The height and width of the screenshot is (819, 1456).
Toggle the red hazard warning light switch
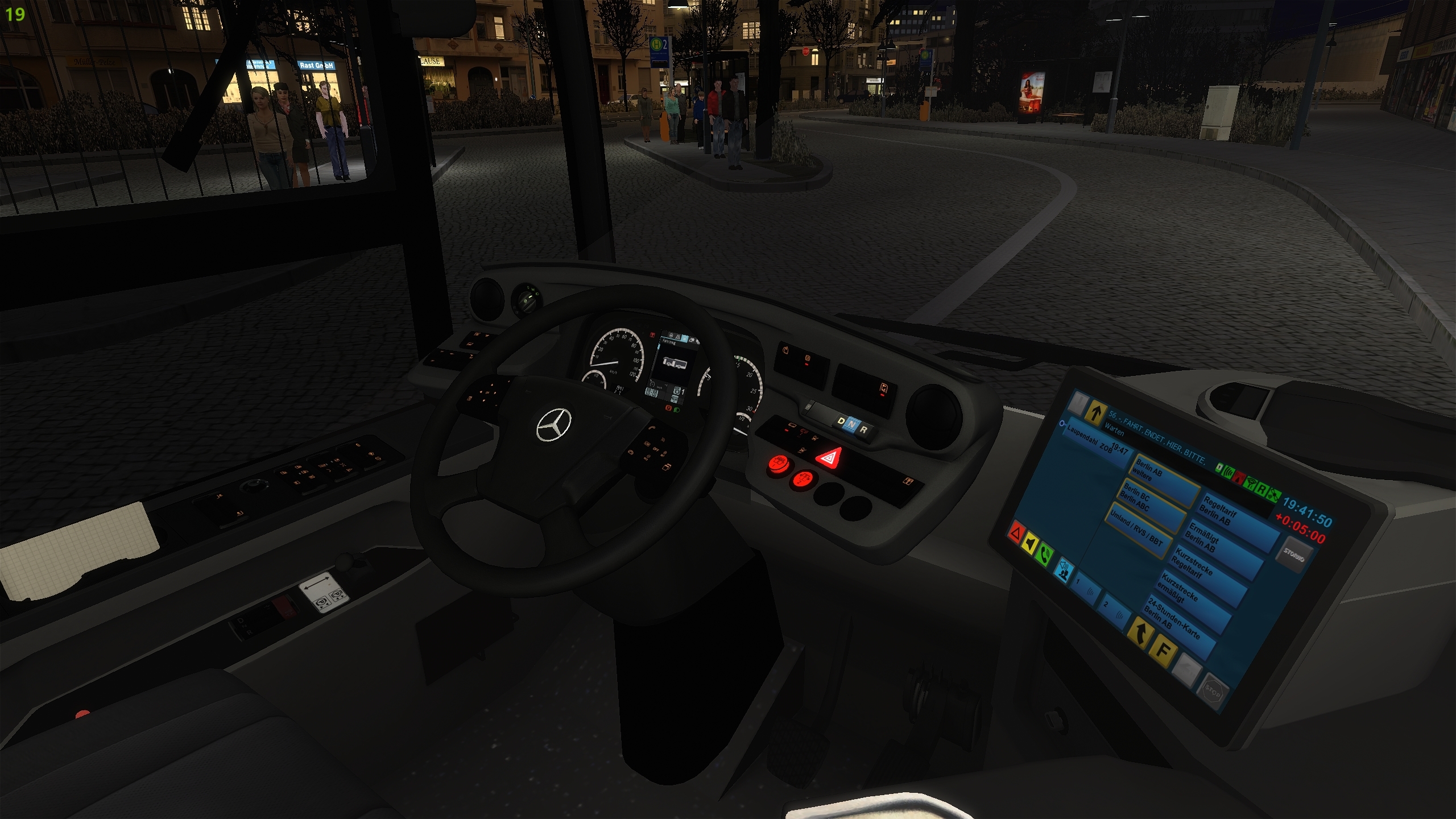point(829,458)
